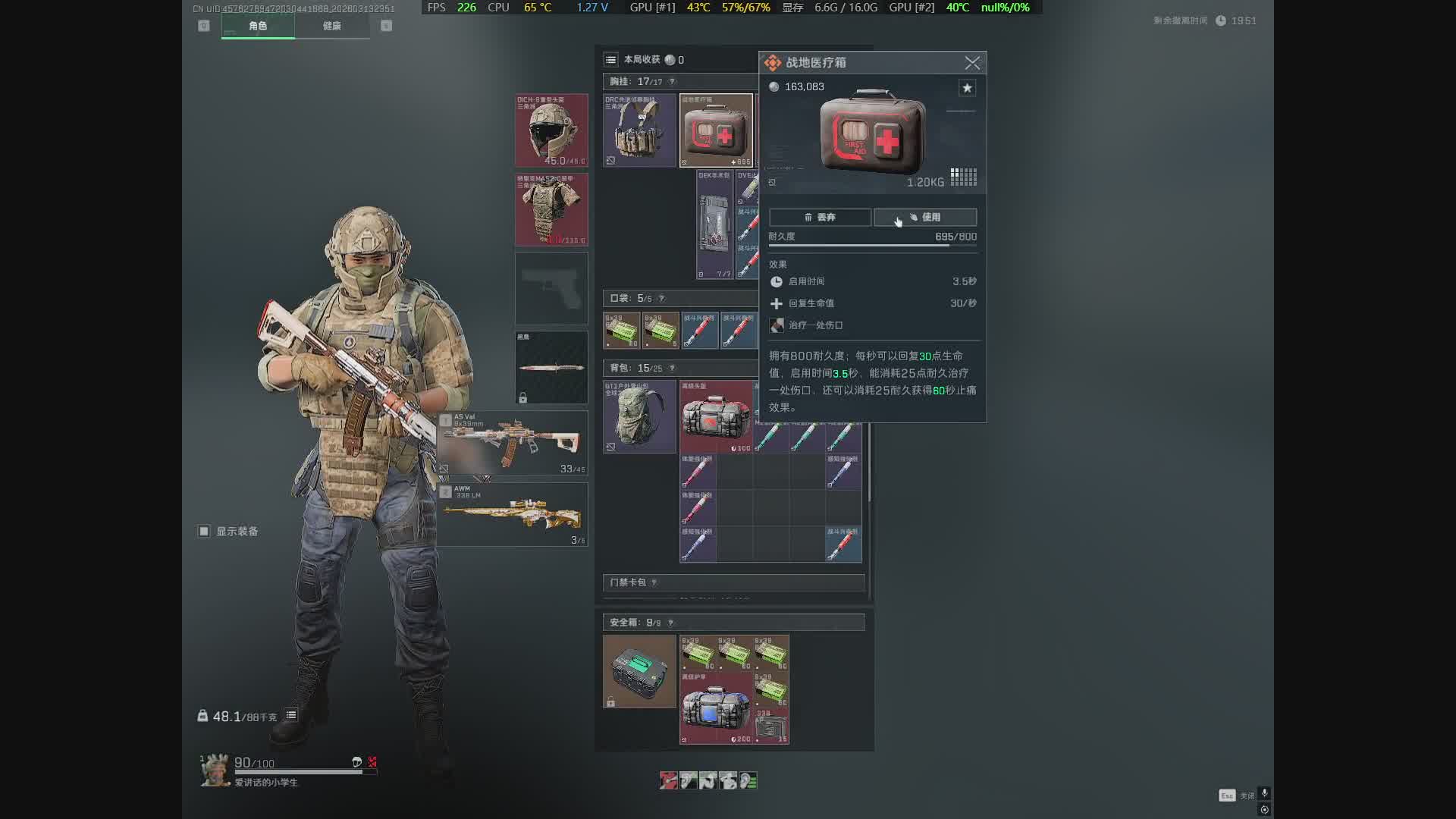Switch to the 角色 tab

[258, 26]
